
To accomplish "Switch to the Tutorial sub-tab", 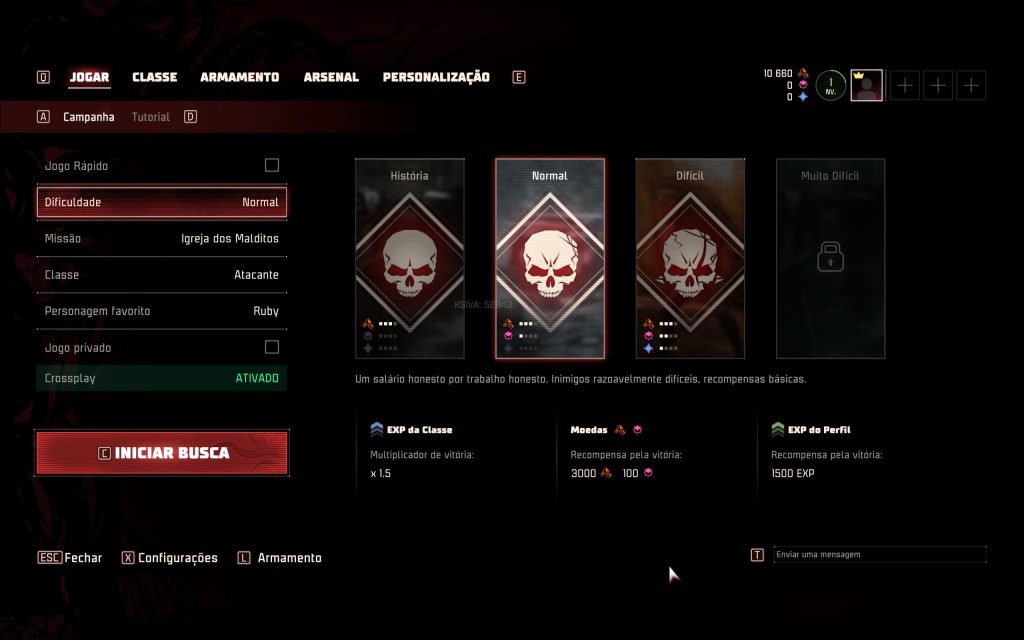I will [150, 117].
